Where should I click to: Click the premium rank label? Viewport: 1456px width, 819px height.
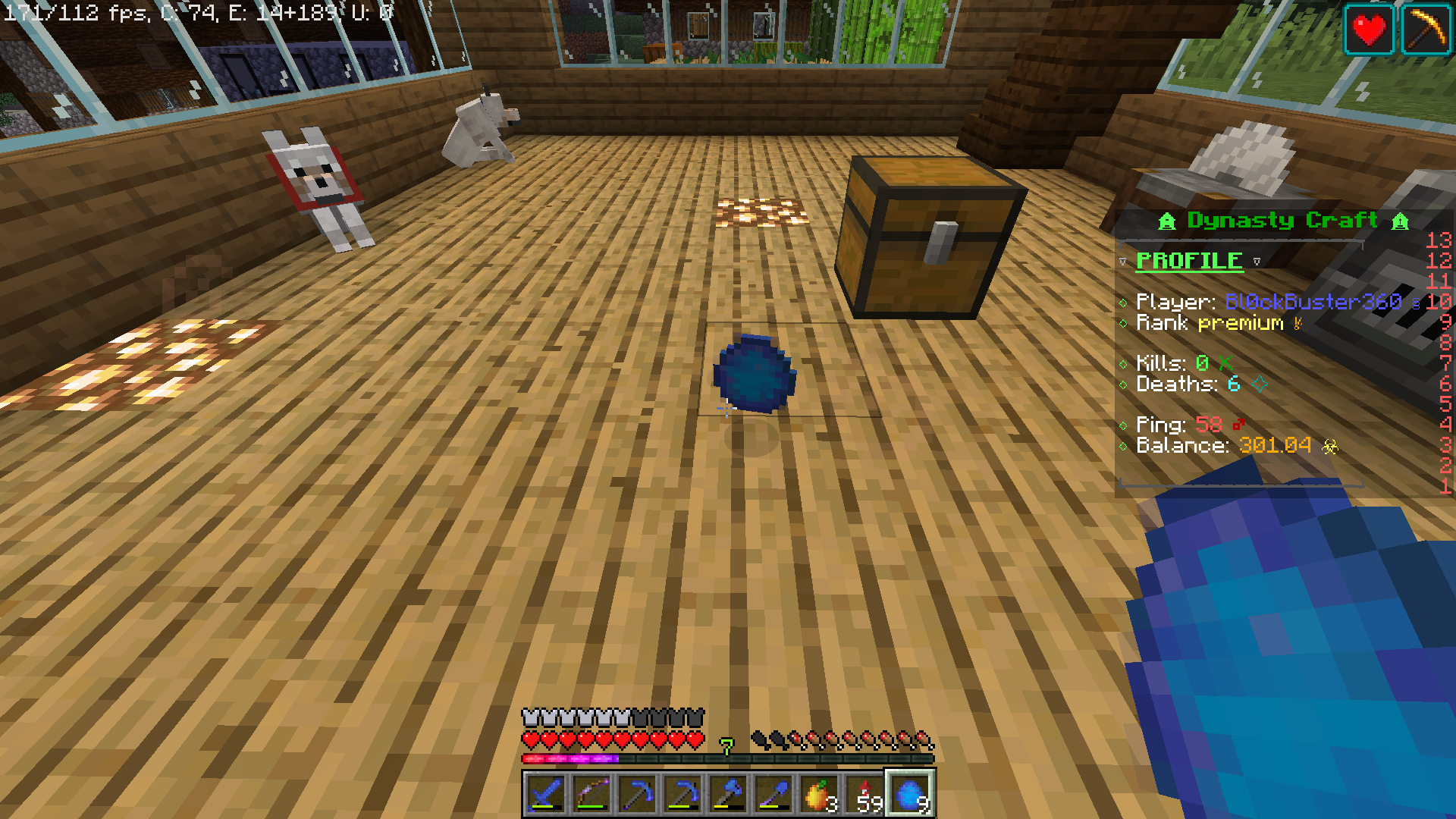(x=1241, y=324)
